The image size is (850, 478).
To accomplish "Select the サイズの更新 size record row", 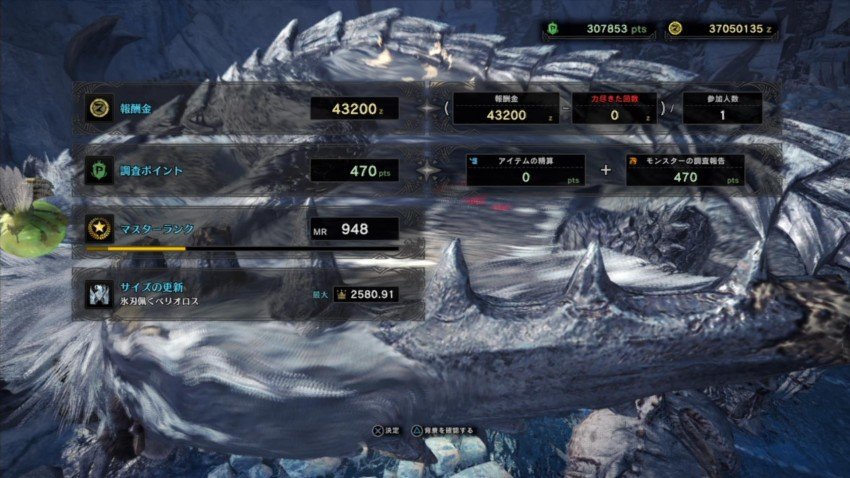I will (x=245, y=293).
